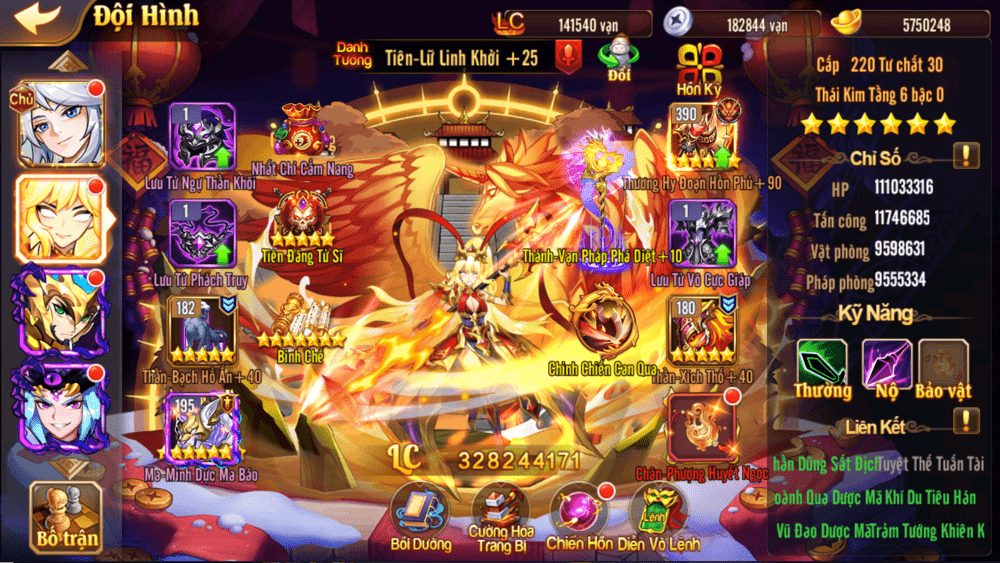The image size is (1000, 563).
Task: Select Lưu Tử Ngự Thần Khôi slot
Action: 201,137
